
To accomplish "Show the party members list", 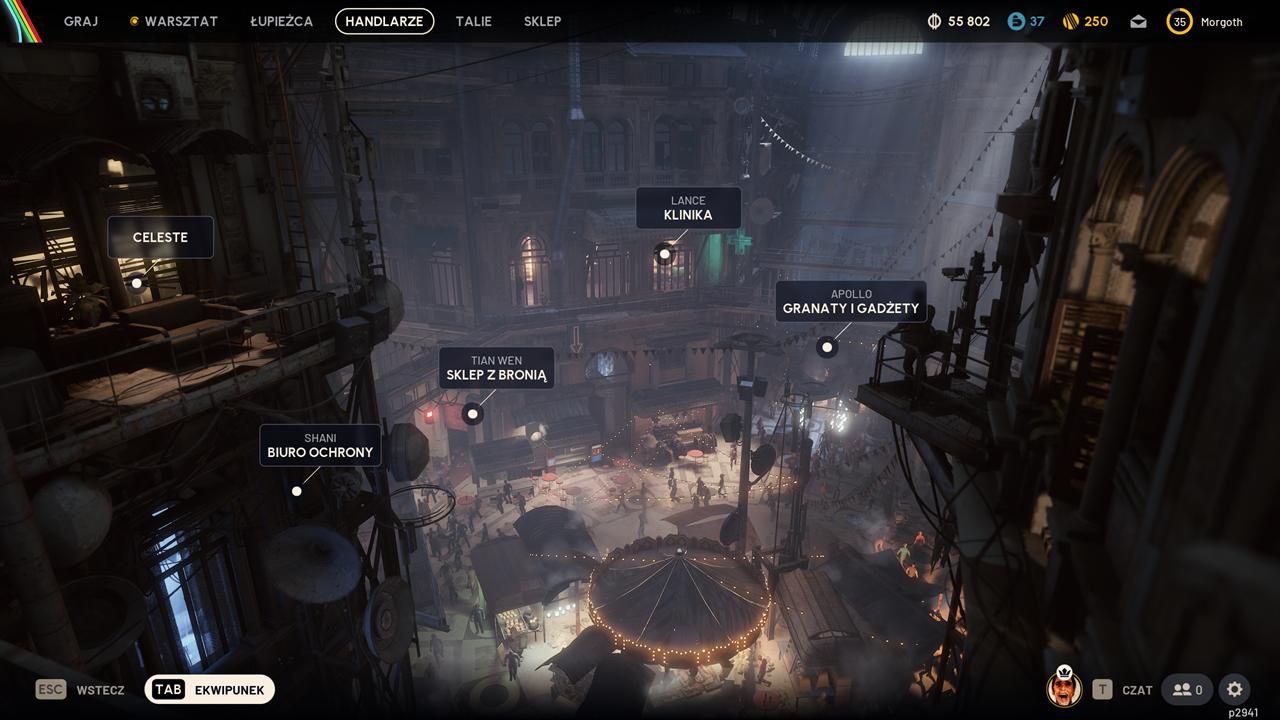I will (x=1187, y=689).
